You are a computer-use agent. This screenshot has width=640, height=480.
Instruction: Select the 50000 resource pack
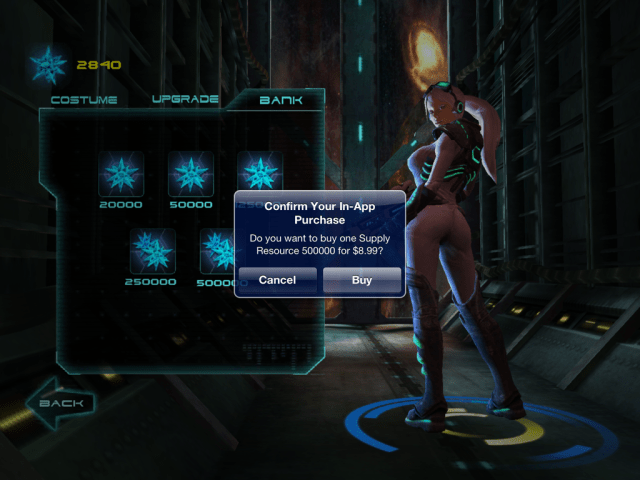[x=190, y=174]
